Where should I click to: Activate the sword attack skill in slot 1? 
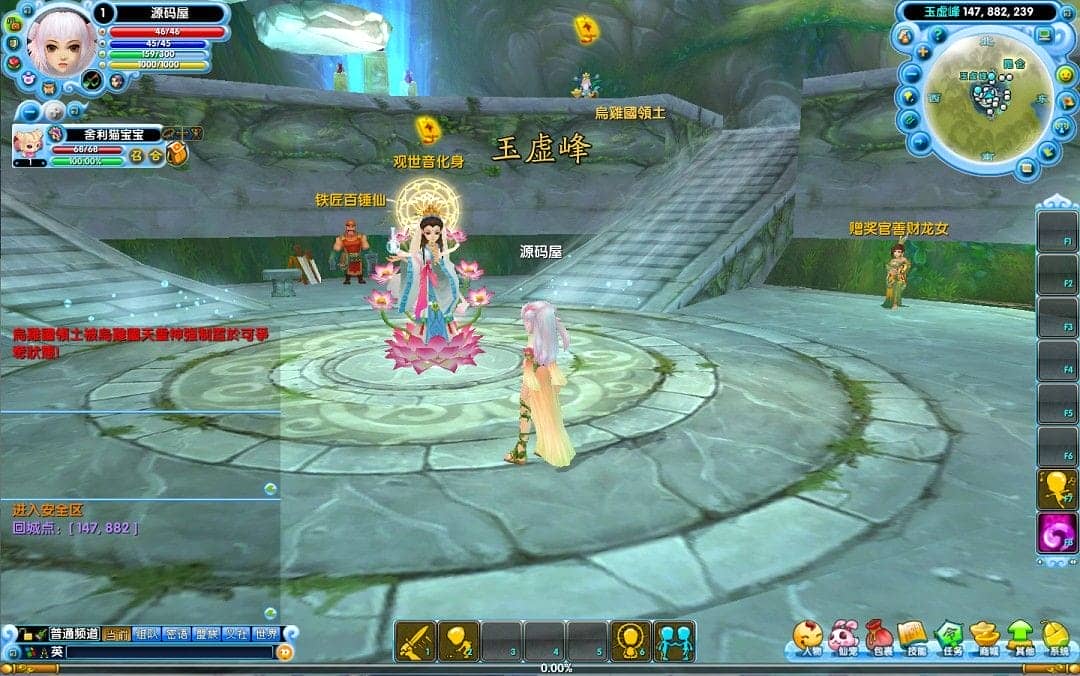(x=414, y=640)
